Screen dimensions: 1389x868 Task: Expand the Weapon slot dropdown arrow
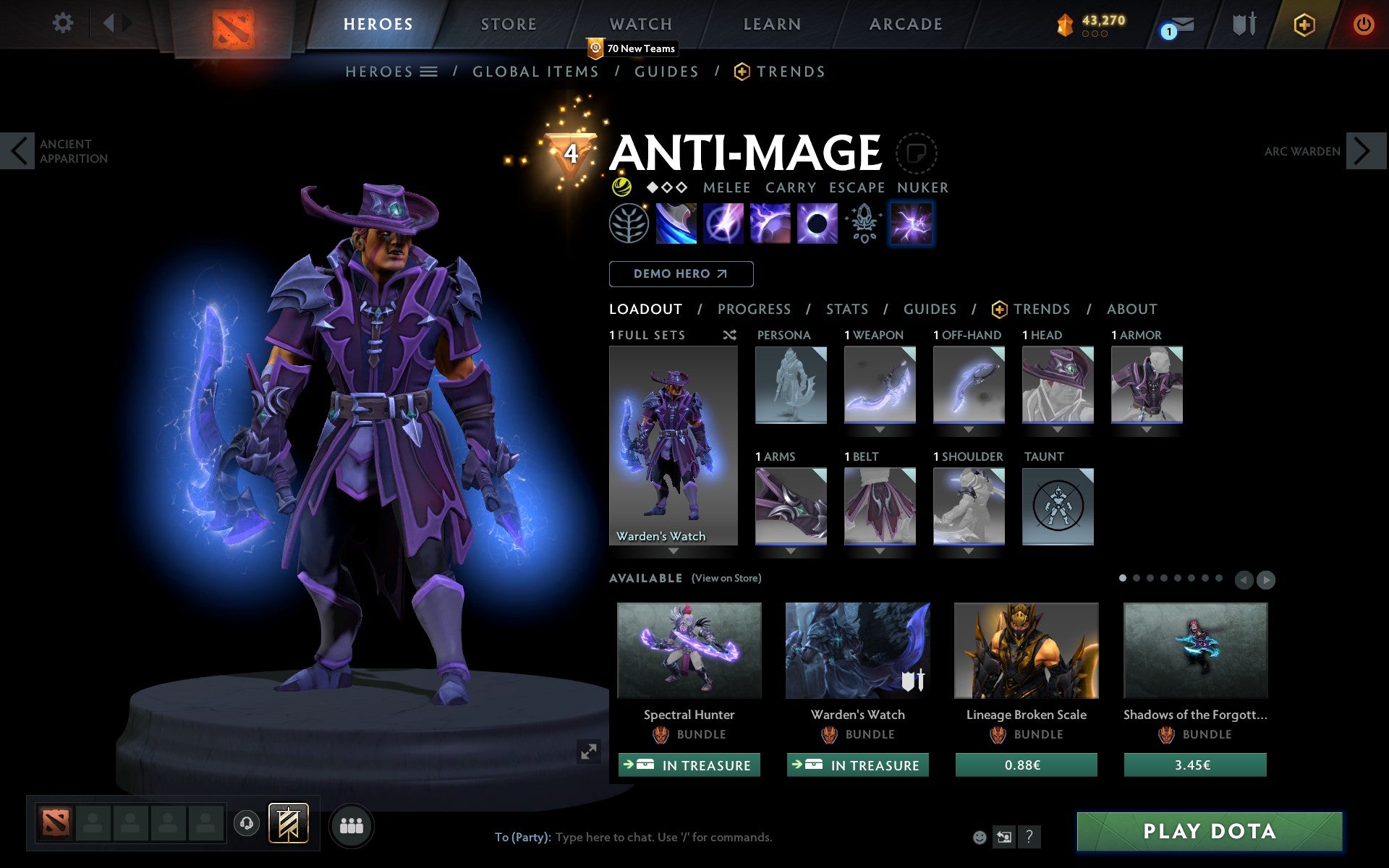point(880,428)
